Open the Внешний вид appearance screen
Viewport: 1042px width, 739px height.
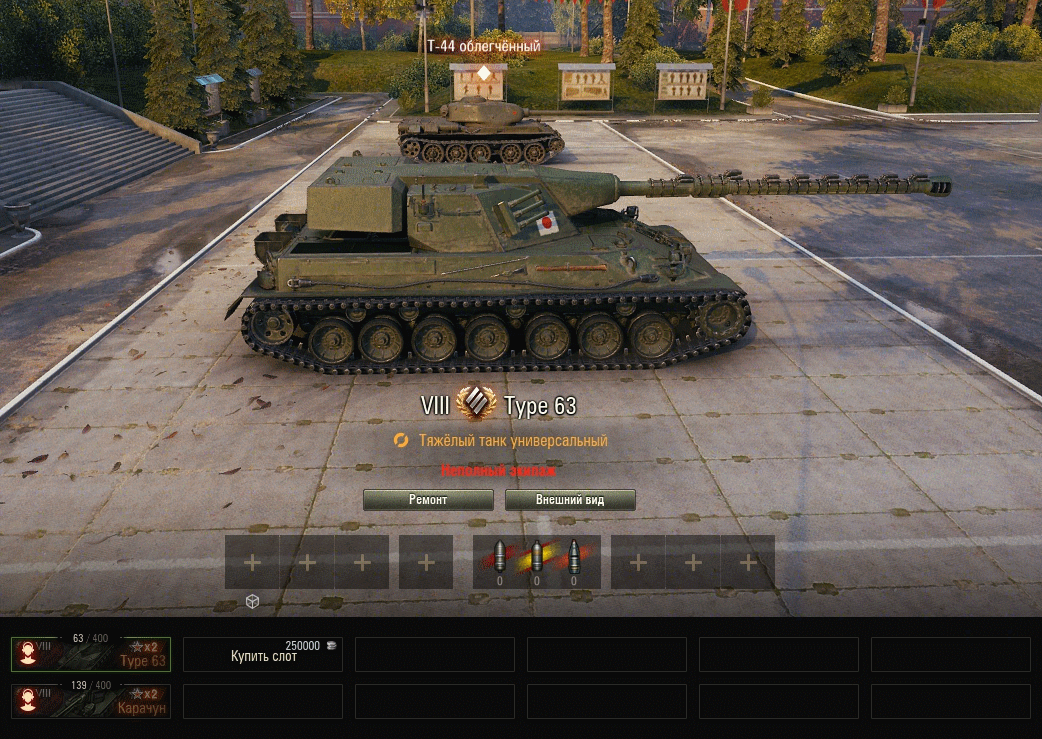point(570,500)
